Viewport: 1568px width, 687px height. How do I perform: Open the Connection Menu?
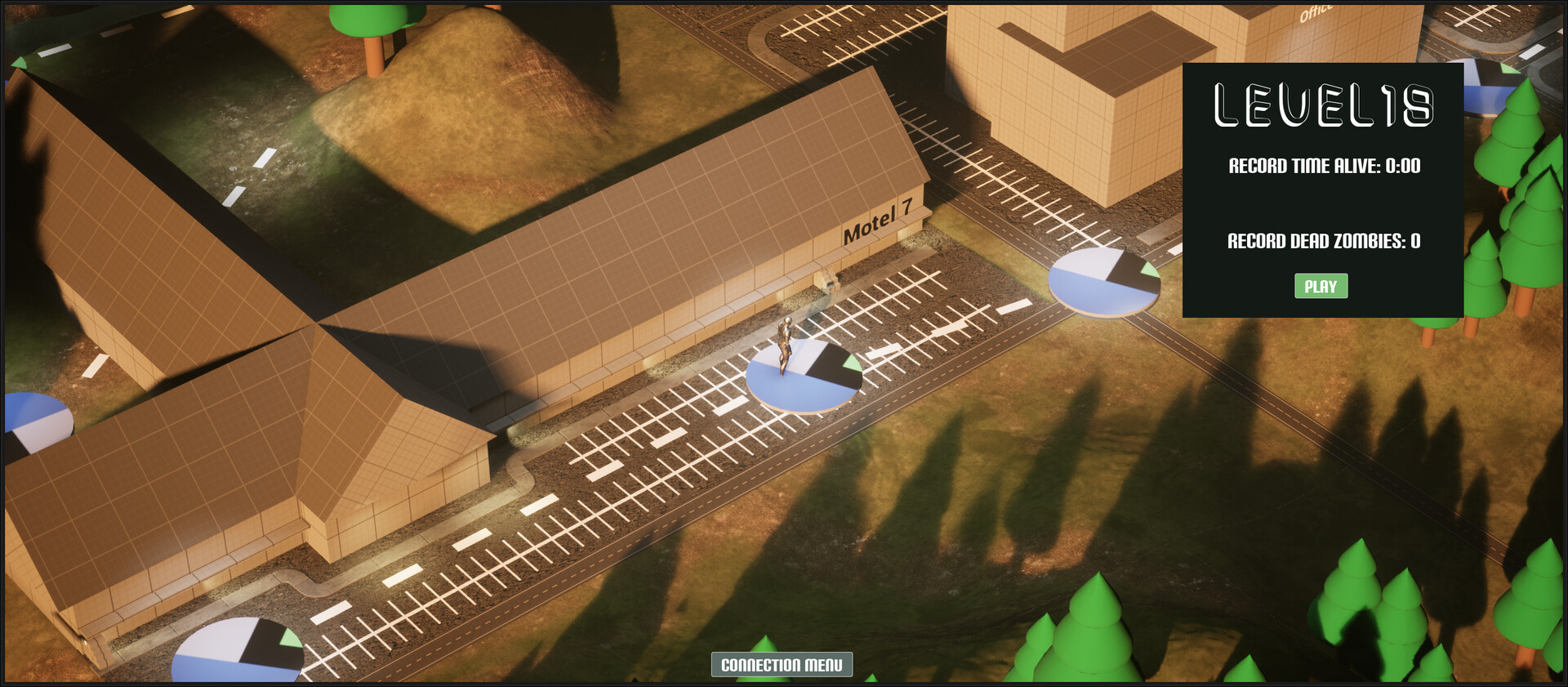tap(782, 666)
